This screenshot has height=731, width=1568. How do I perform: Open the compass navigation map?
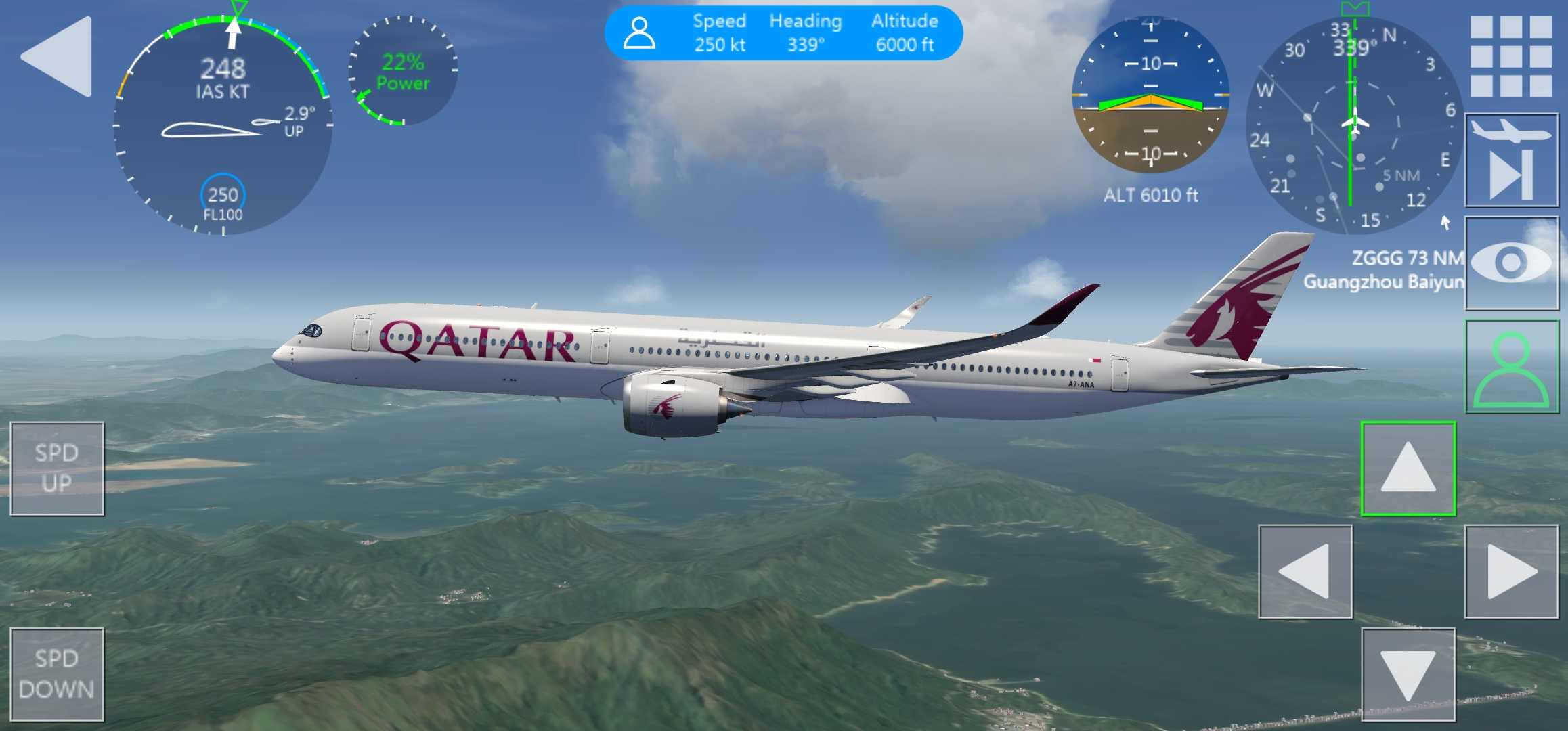coord(1353,126)
